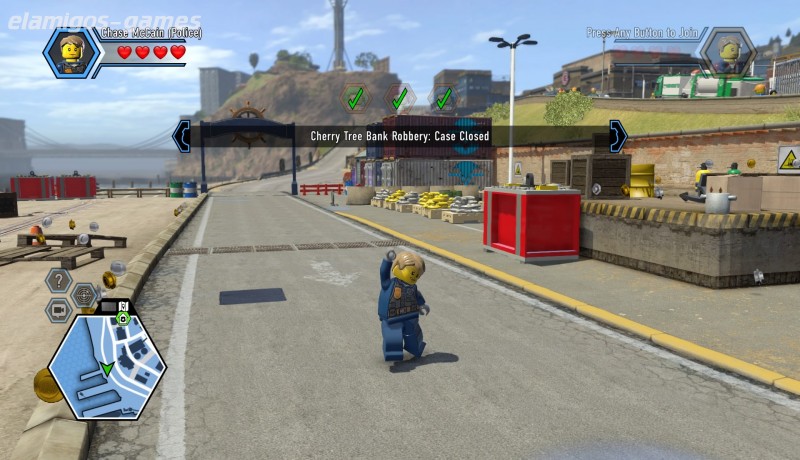Click the left arrow on the case banner

click(181, 136)
